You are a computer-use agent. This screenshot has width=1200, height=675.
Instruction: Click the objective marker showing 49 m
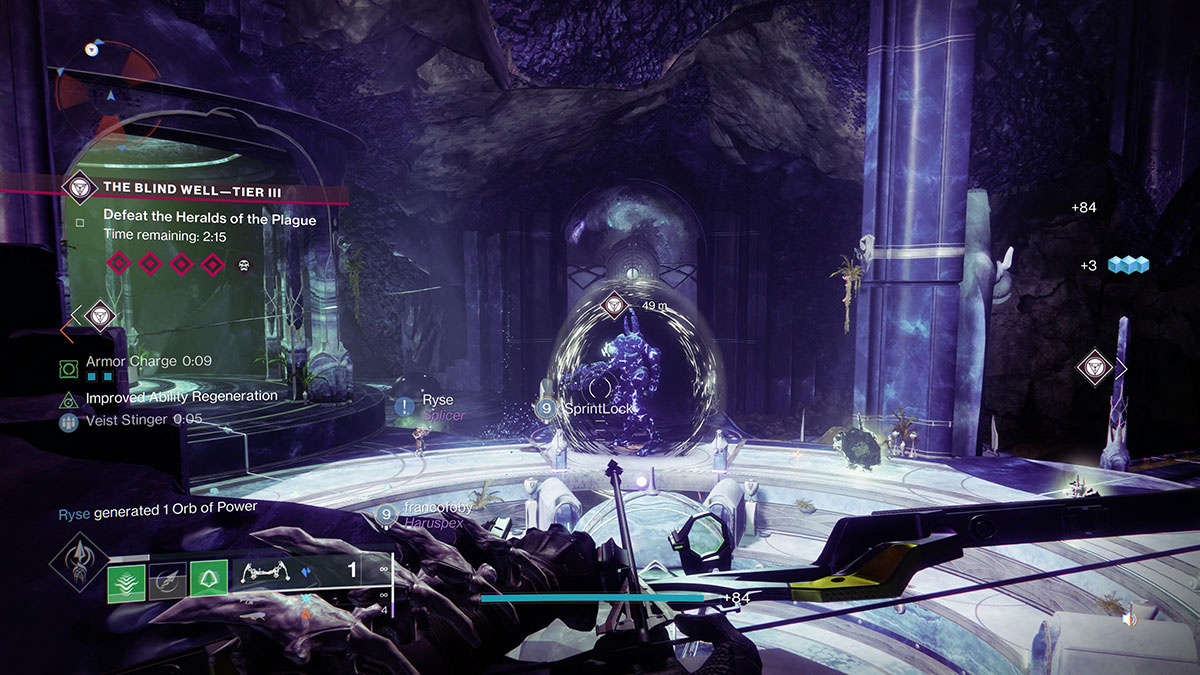click(x=614, y=305)
